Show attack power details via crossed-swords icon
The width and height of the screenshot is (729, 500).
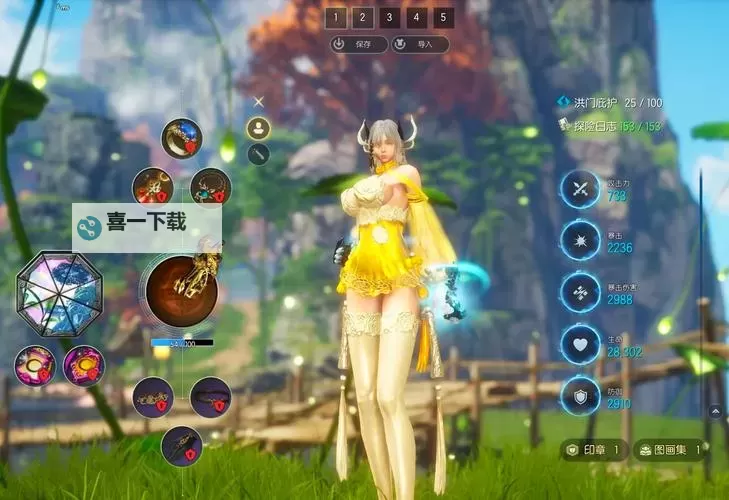[x=579, y=188]
